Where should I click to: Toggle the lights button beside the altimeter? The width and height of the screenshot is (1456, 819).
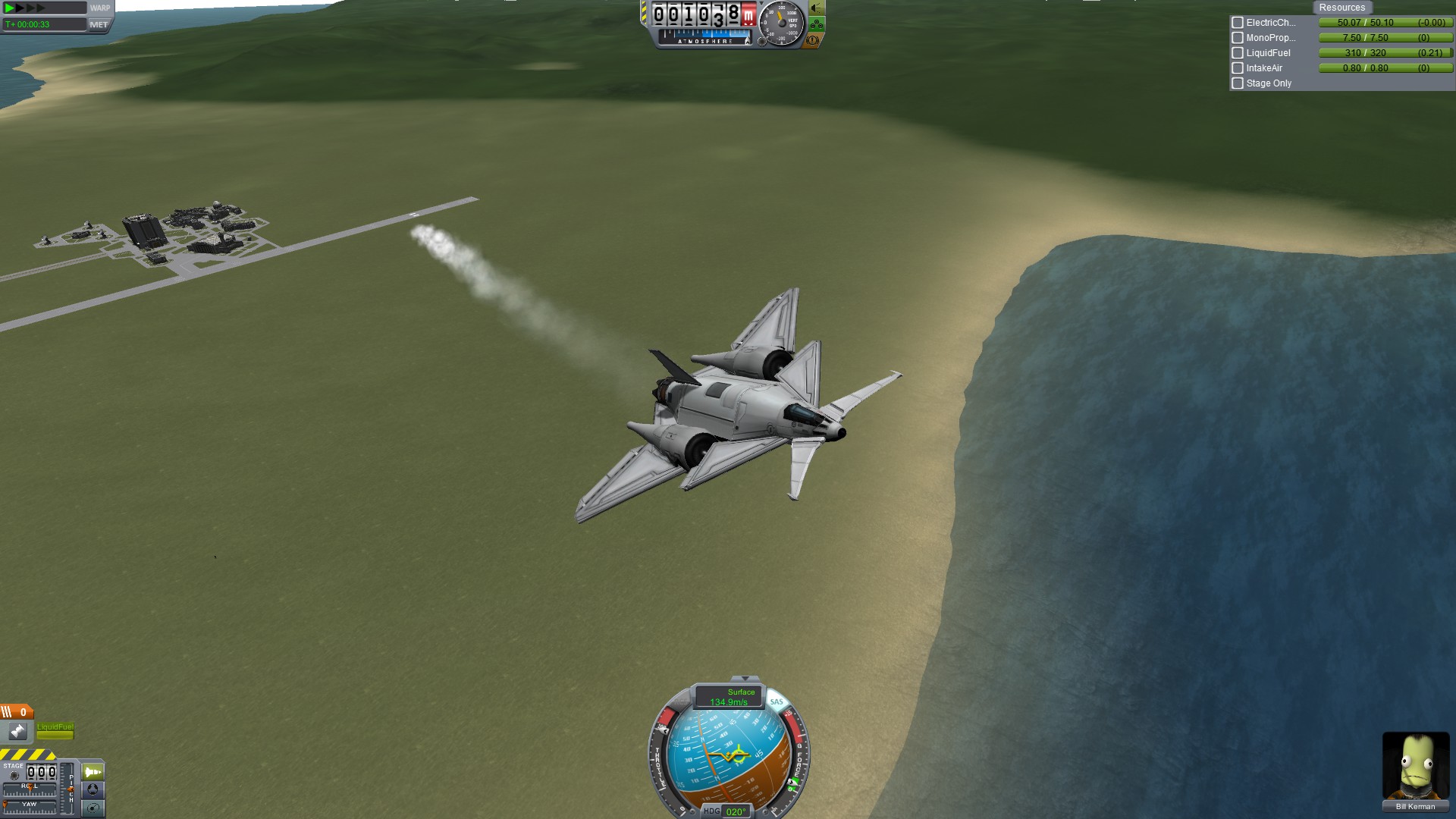click(816, 8)
